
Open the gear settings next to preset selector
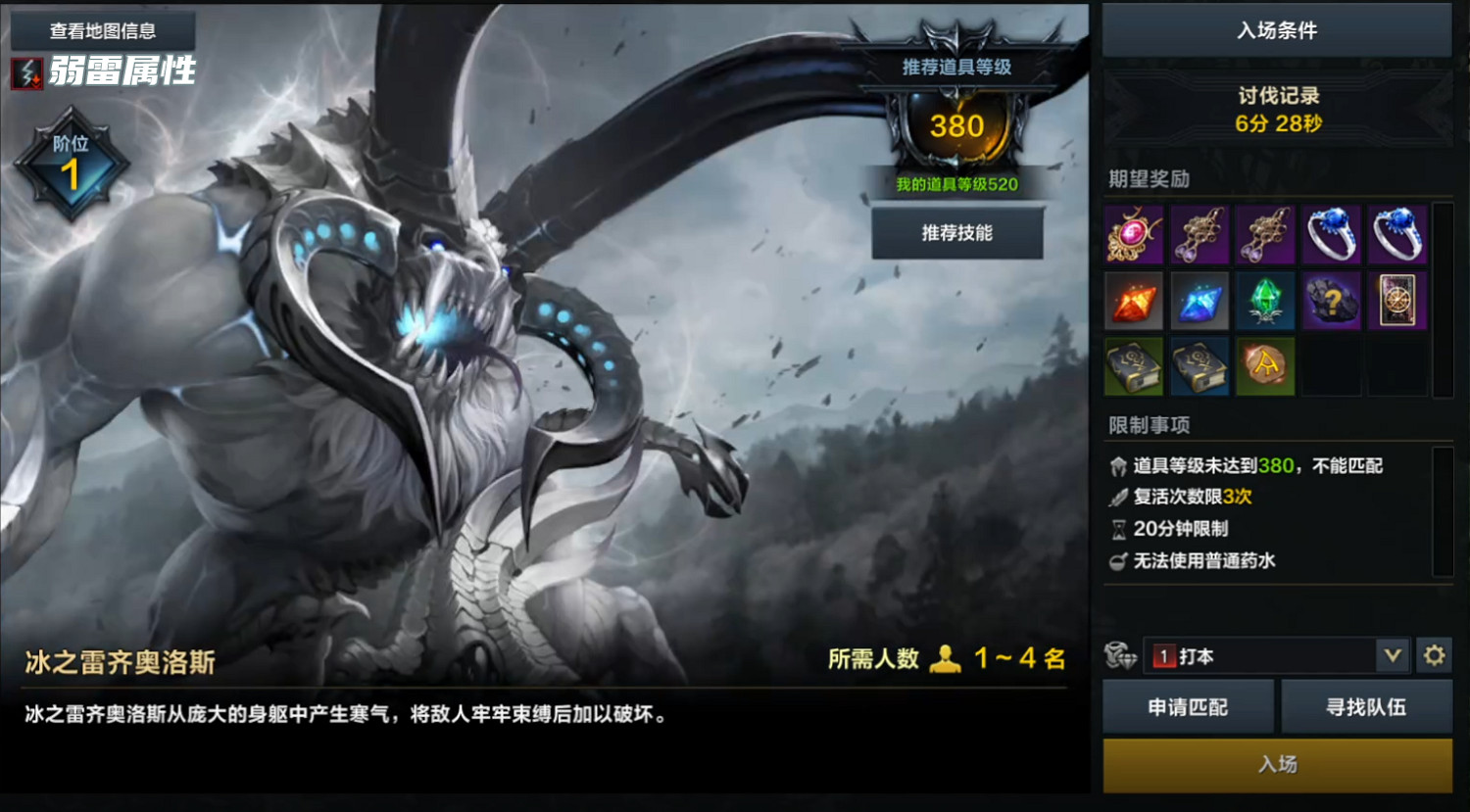click(1435, 656)
